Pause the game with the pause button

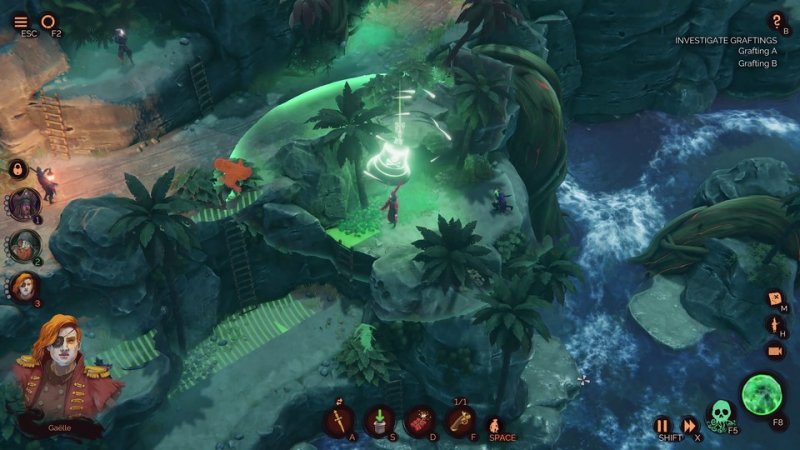coord(662,425)
